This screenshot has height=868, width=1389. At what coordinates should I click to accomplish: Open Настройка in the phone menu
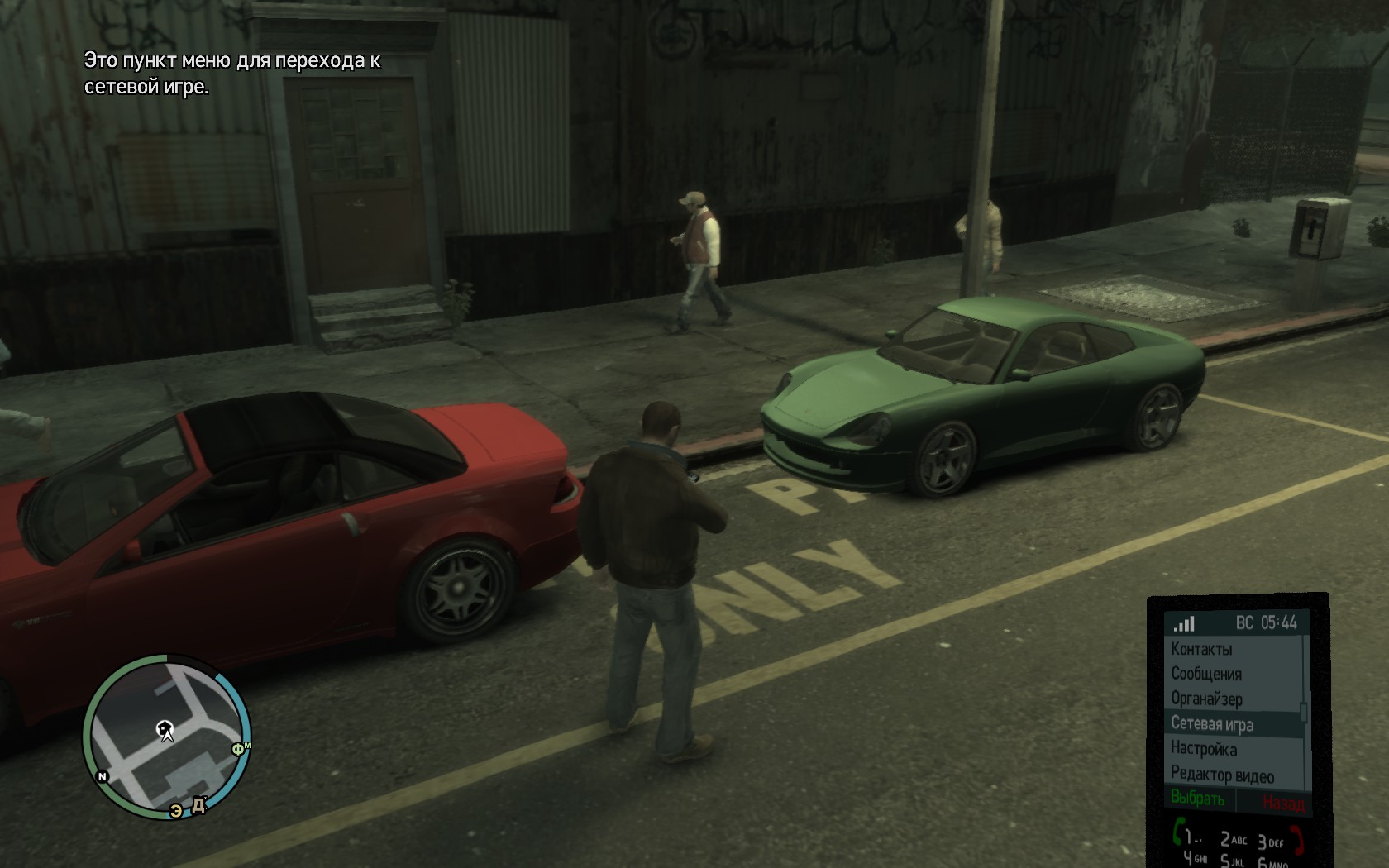click(1204, 750)
